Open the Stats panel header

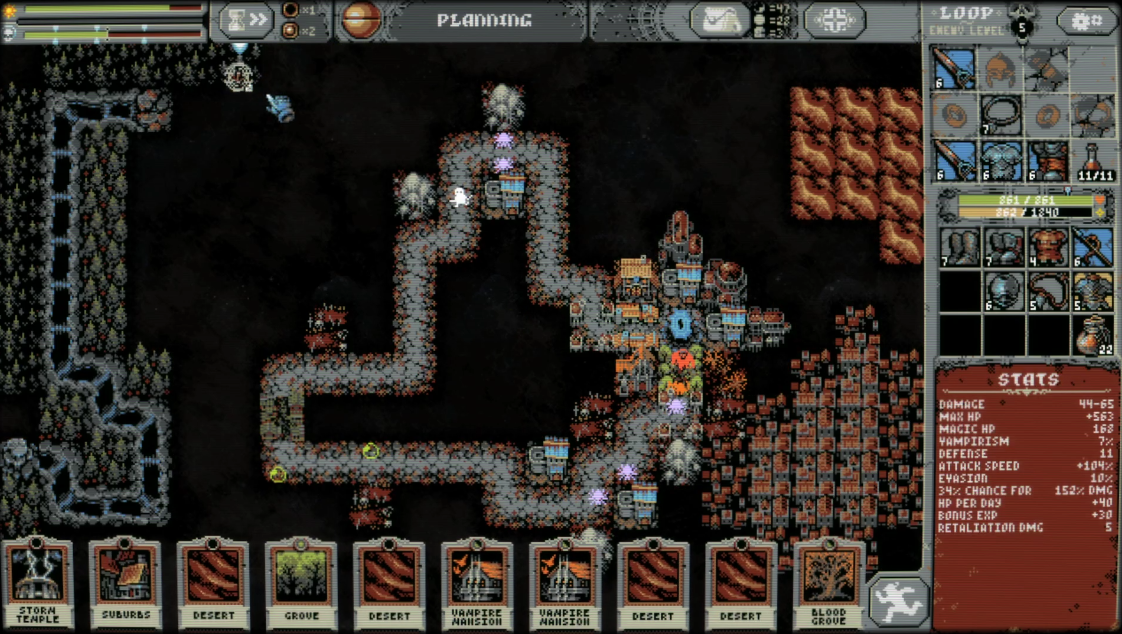(1028, 379)
